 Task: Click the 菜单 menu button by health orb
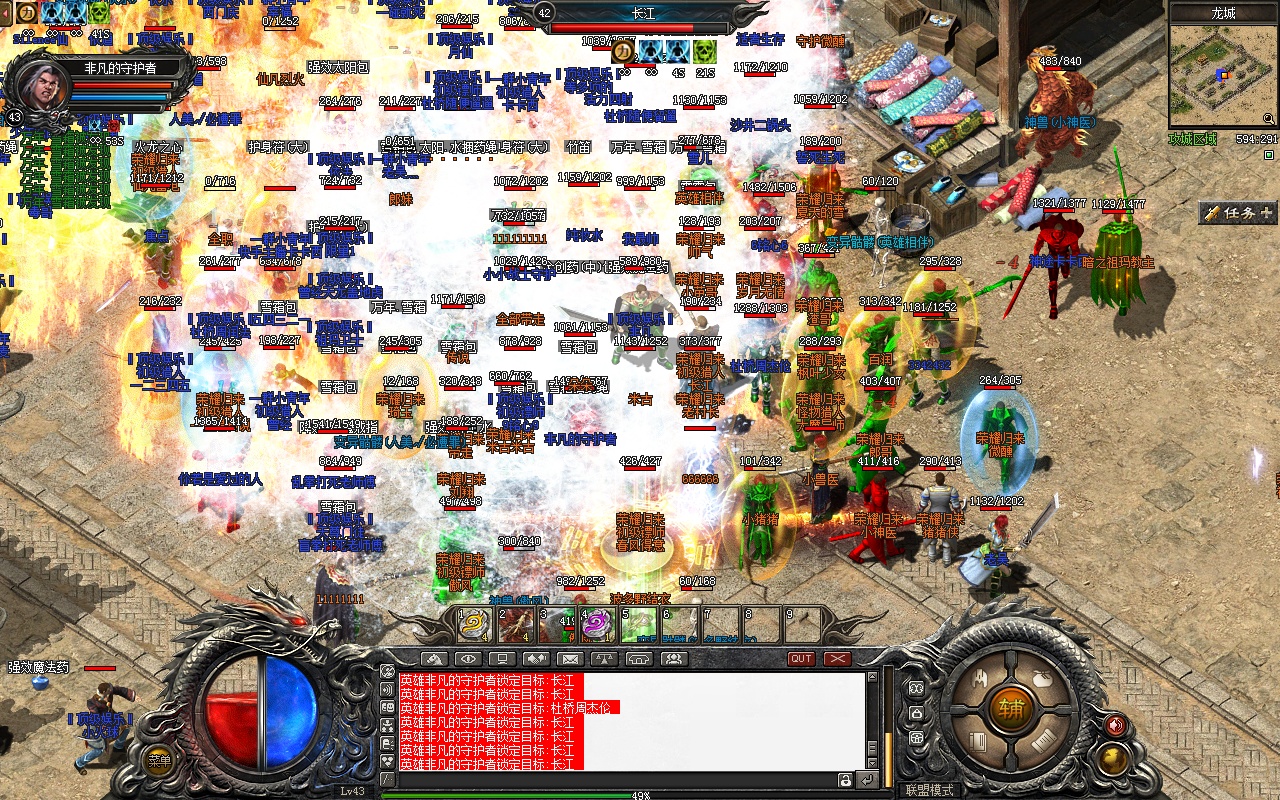[x=160, y=760]
